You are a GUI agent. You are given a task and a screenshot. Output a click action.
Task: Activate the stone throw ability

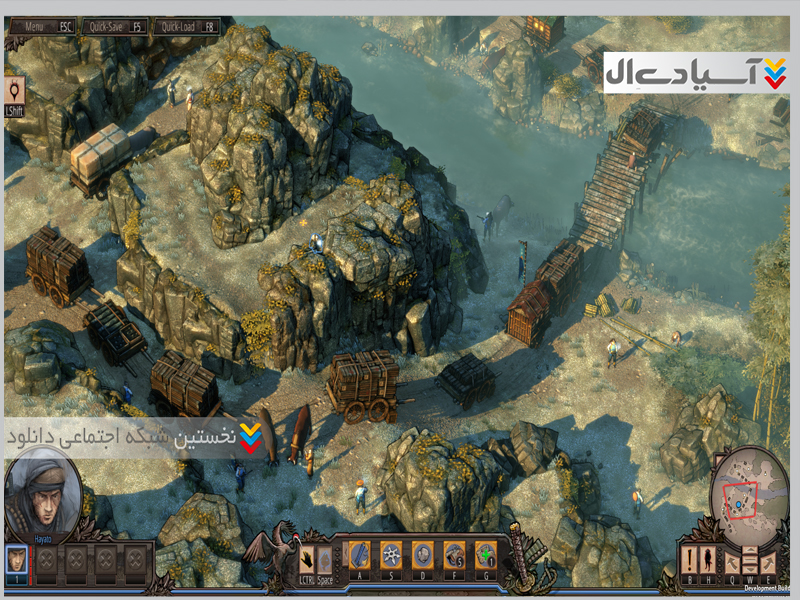422,555
